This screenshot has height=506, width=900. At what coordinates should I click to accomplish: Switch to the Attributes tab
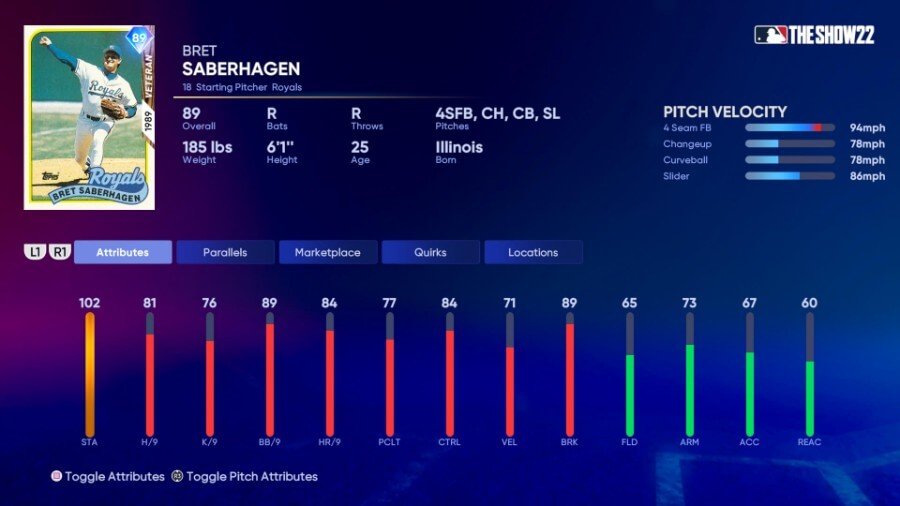coord(122,252)
